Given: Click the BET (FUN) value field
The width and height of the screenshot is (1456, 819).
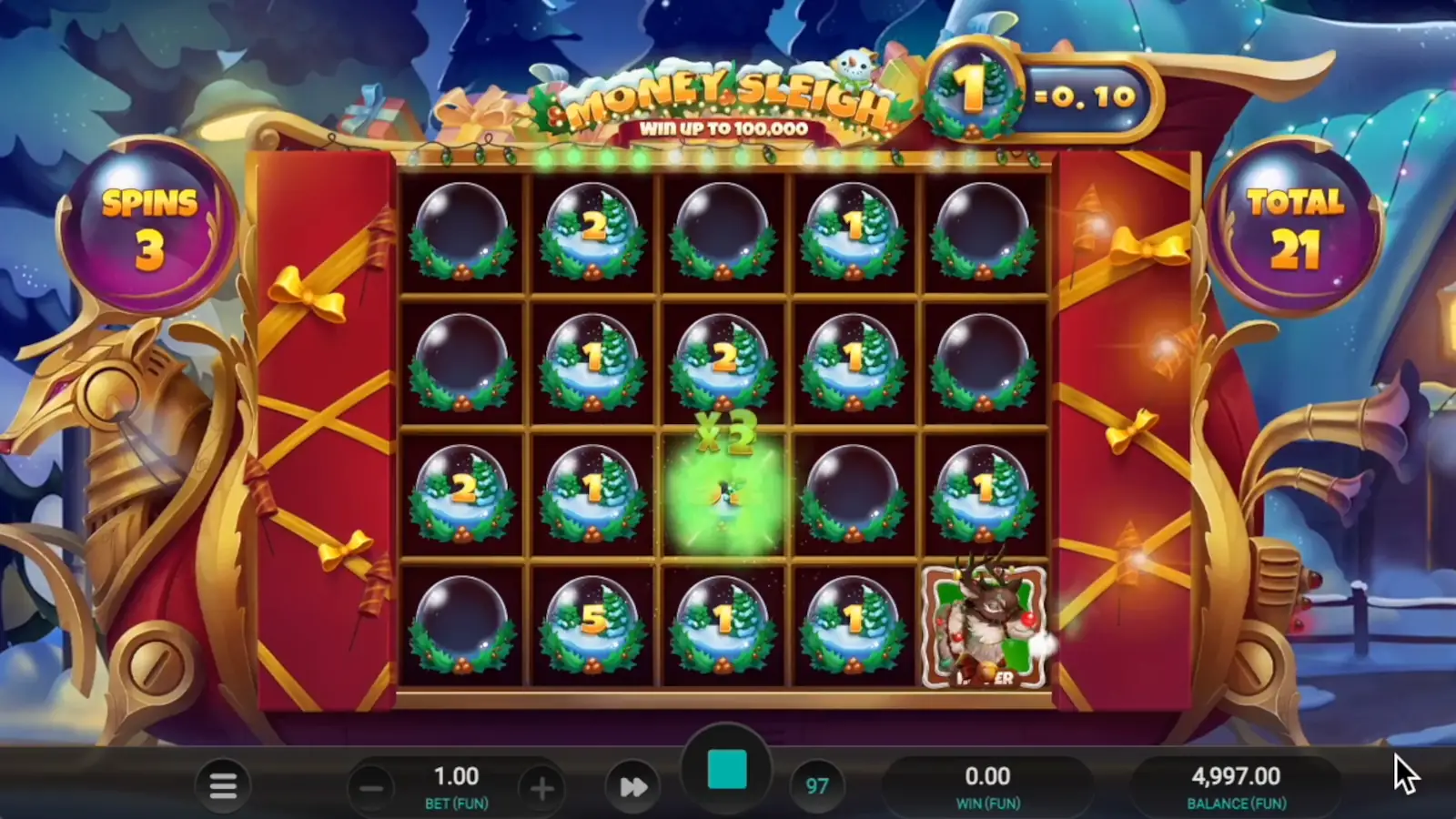Looking at the screenshot, I should pyautogui.click(x=458, y=776).
